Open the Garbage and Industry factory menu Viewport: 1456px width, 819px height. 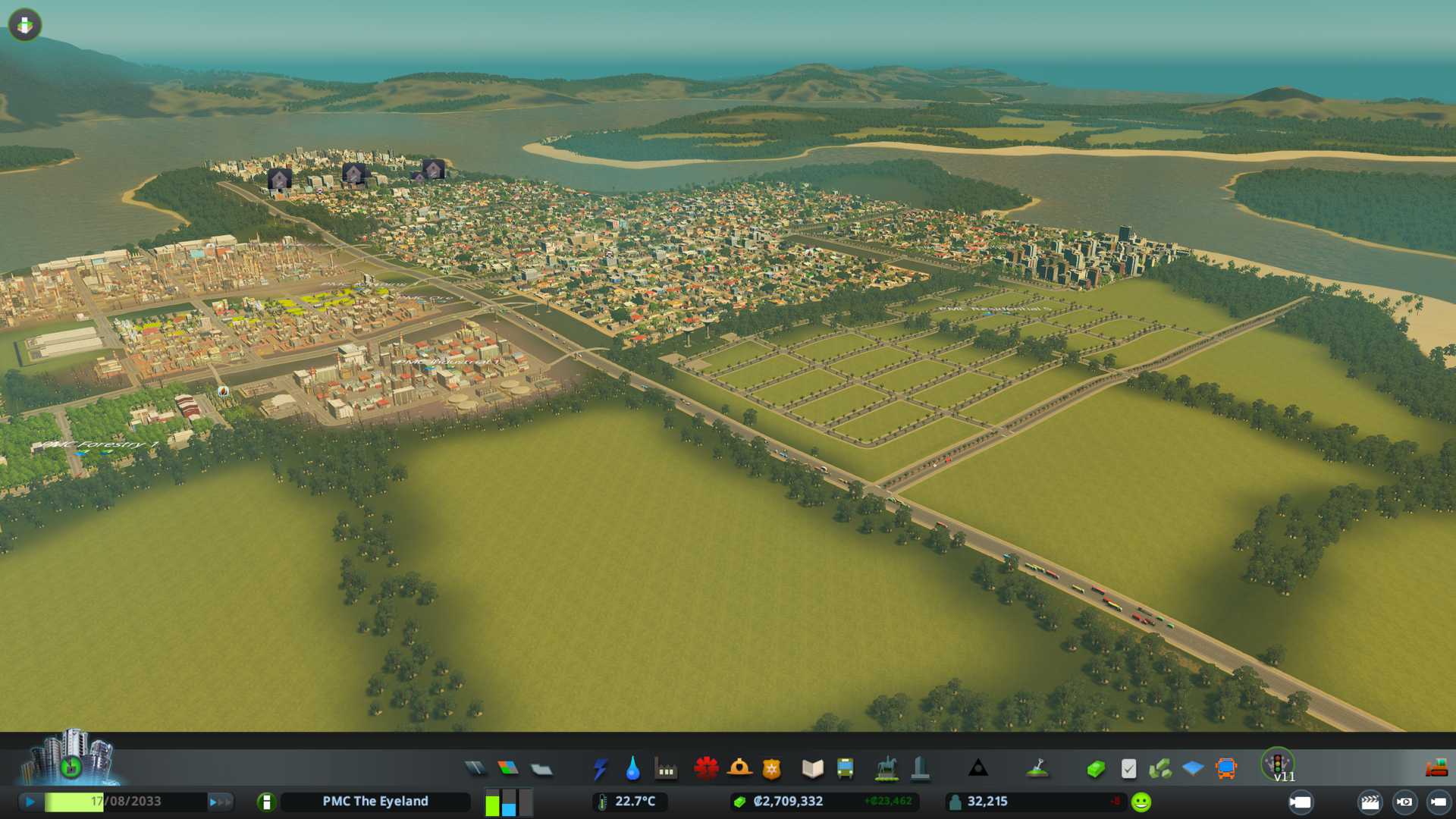pos(666,769)
